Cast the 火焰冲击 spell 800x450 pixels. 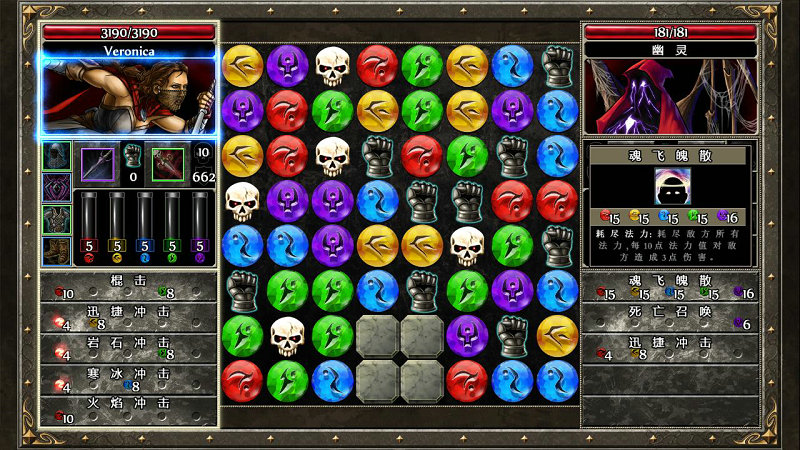pos(128,408)
